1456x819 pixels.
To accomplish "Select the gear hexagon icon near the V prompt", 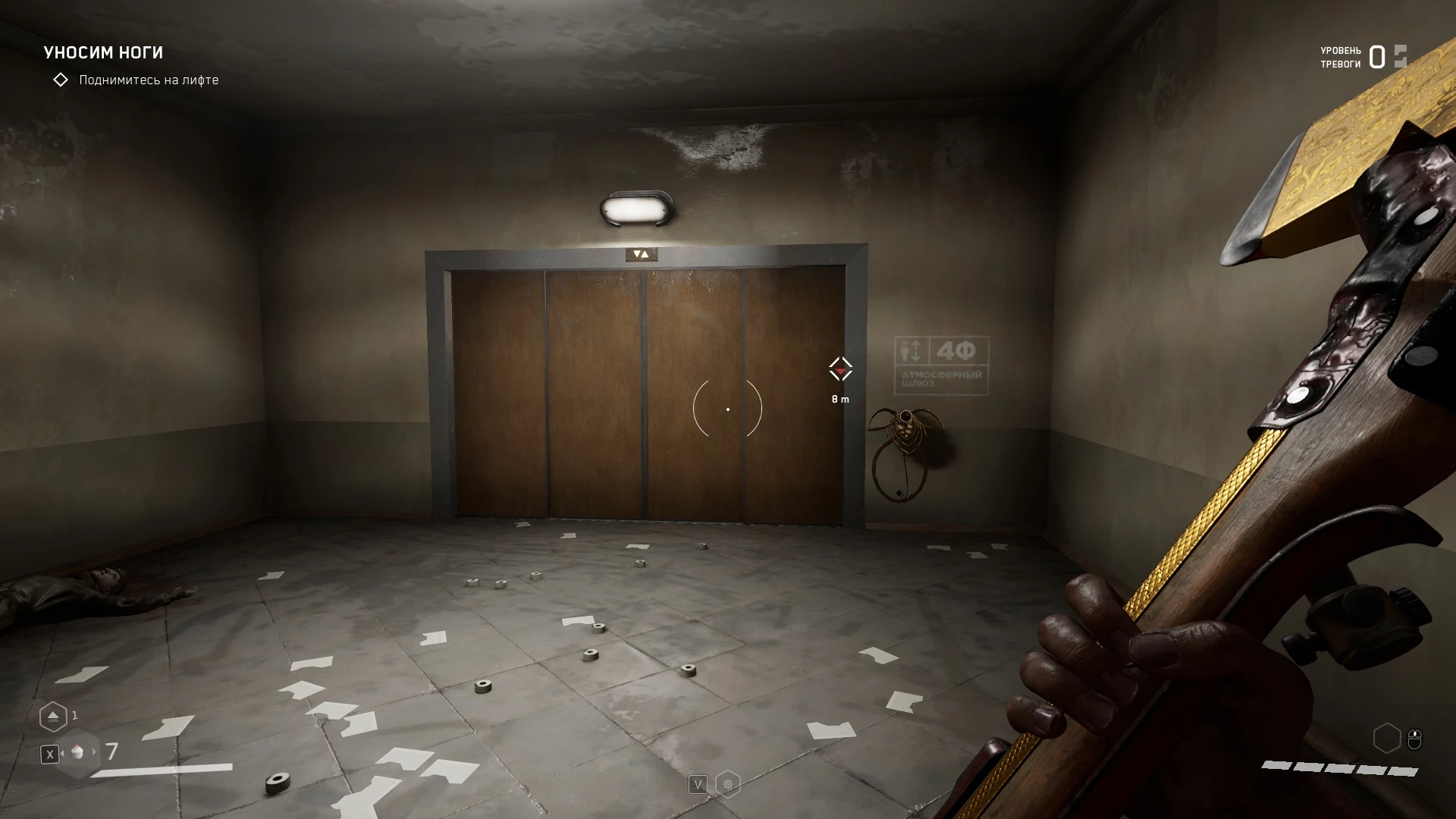I will point(728,784).
